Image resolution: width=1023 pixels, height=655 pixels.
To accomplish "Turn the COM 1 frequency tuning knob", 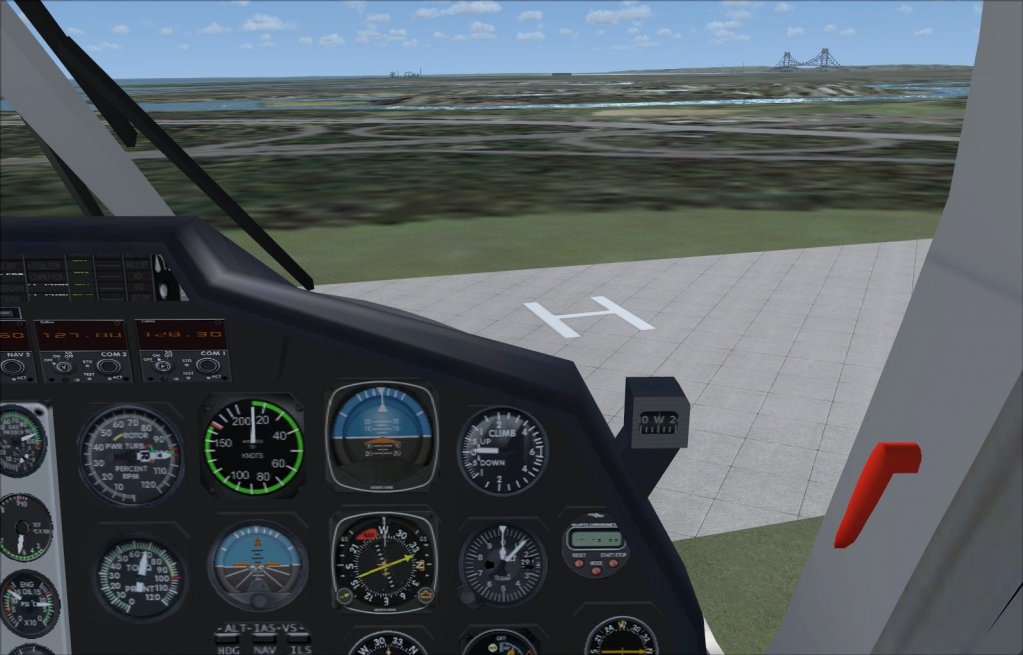I will click(x=208, y=366).
